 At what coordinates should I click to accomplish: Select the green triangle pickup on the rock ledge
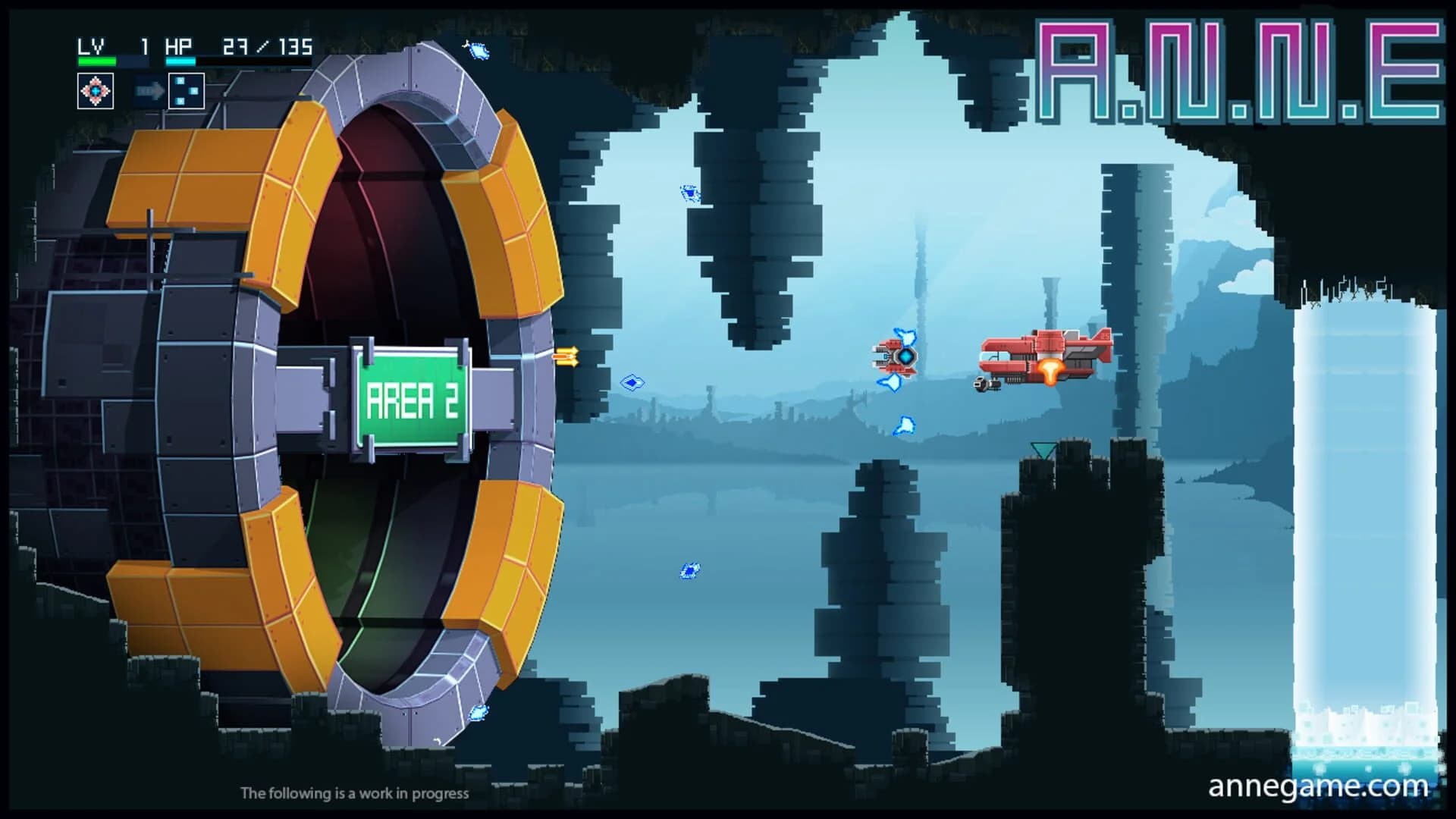point(1045,447)
